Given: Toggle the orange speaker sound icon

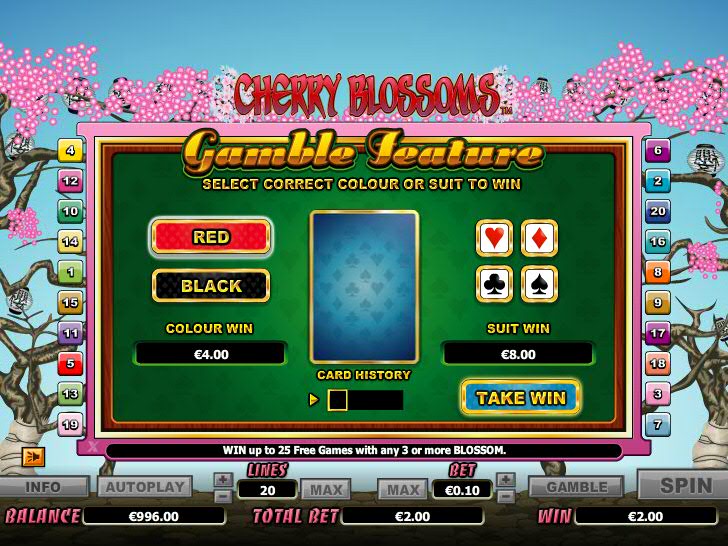Looking at the screenshot, I should click(33, 457).
